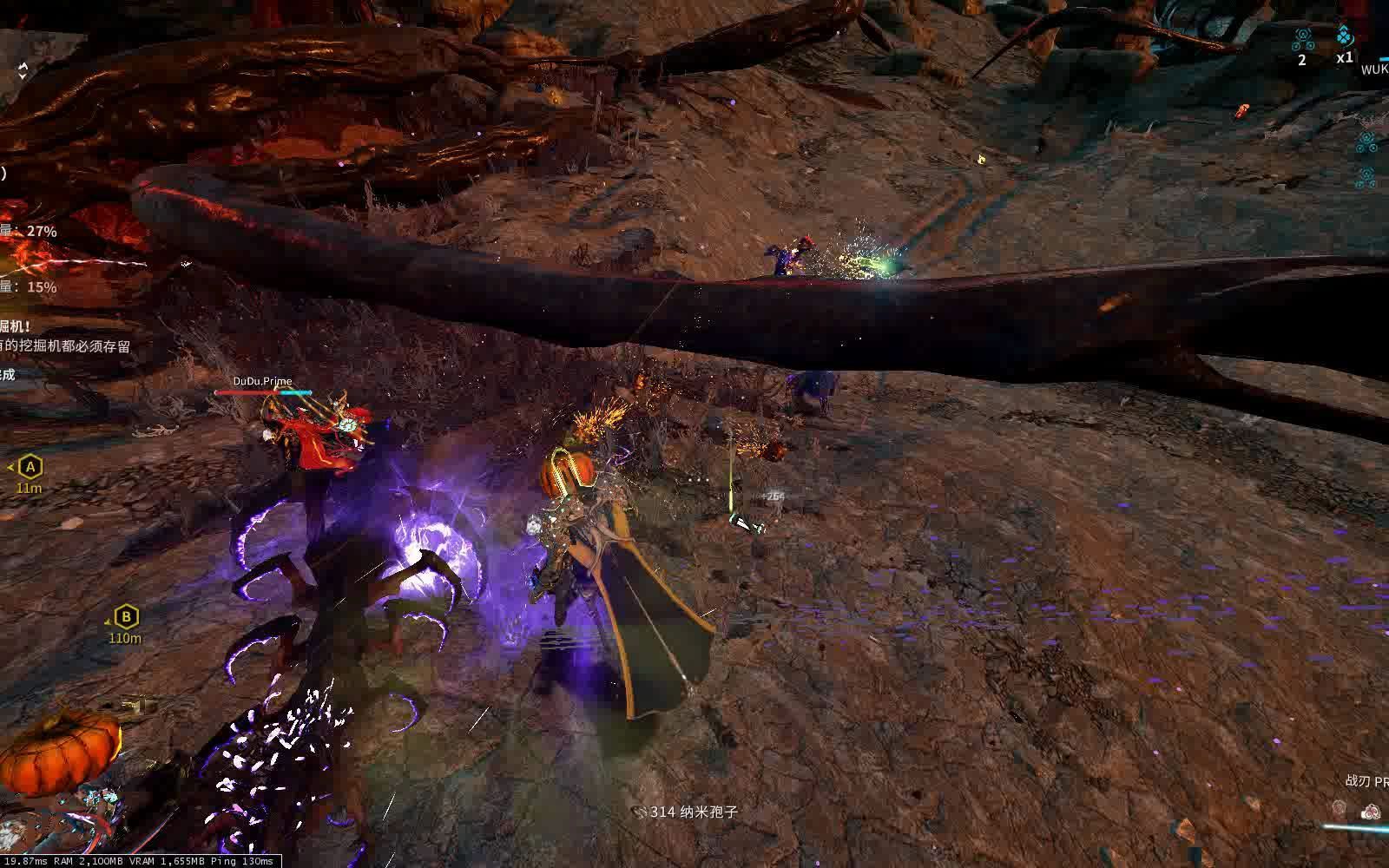Click the x1 affinity booster icon
The image size is (1389, 868).
coord(1344,36)
